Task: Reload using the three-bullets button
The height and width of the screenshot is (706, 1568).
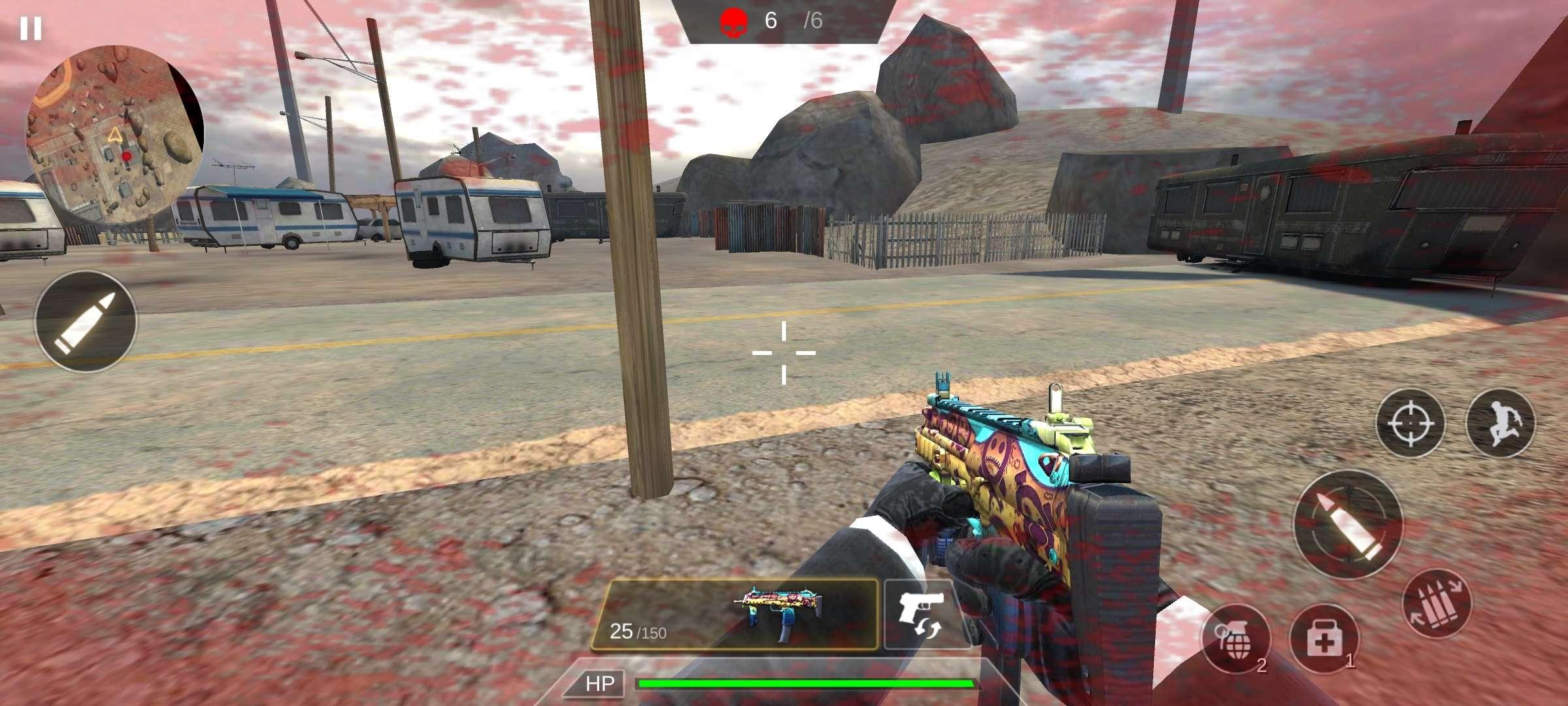Action: (1437, 604)
